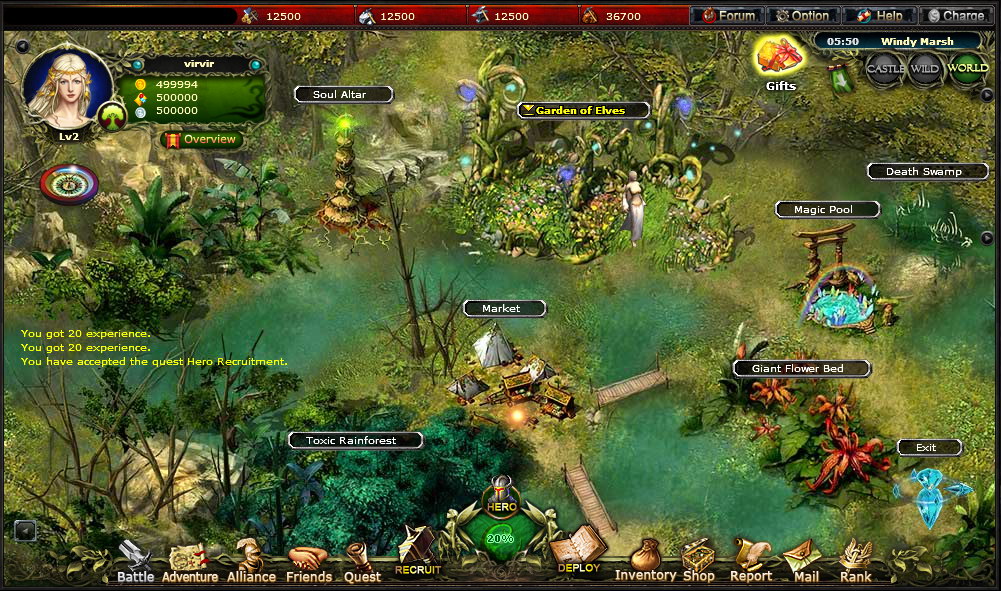Open the Option settings
The height and width of the screenshot is (591, 1001).
[x=804, y=15]
